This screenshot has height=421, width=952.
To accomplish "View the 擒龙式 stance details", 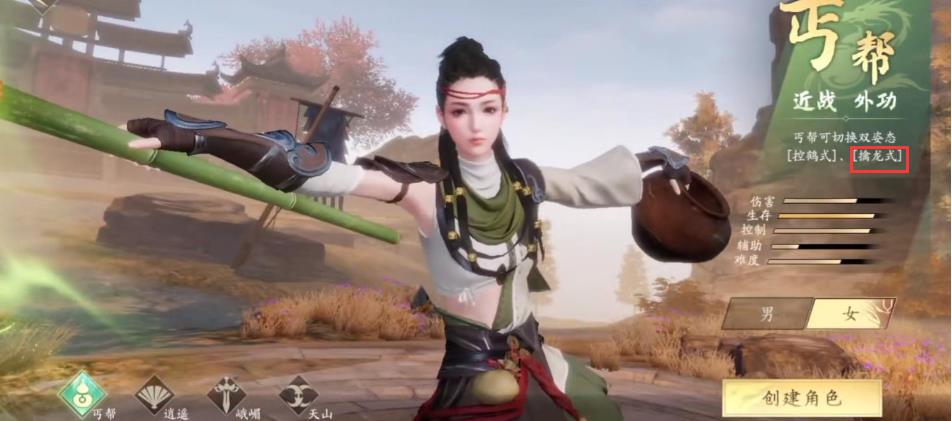I will point(879,157).
